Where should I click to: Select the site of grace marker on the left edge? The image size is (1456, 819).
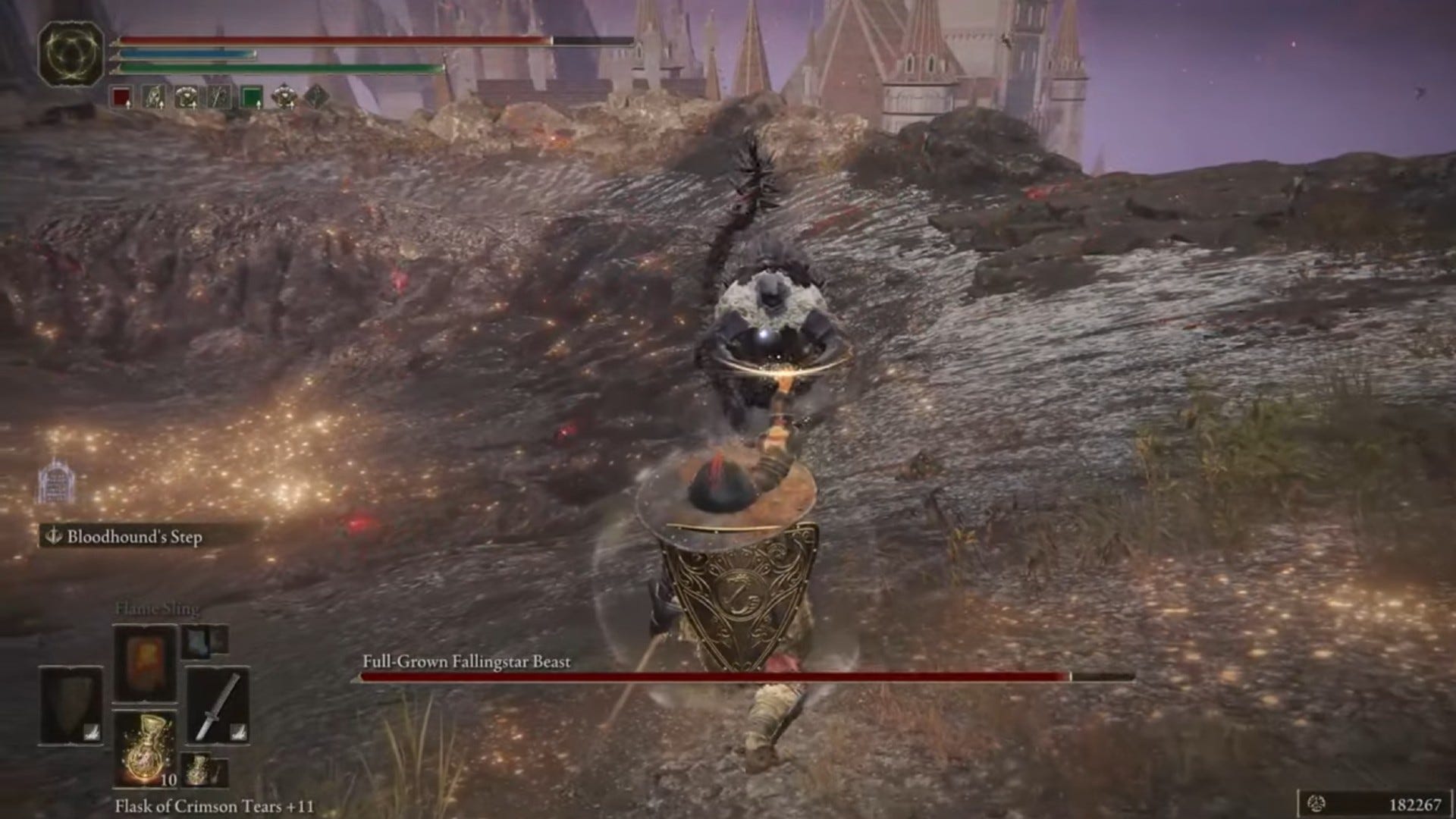[x=55, y=481]
